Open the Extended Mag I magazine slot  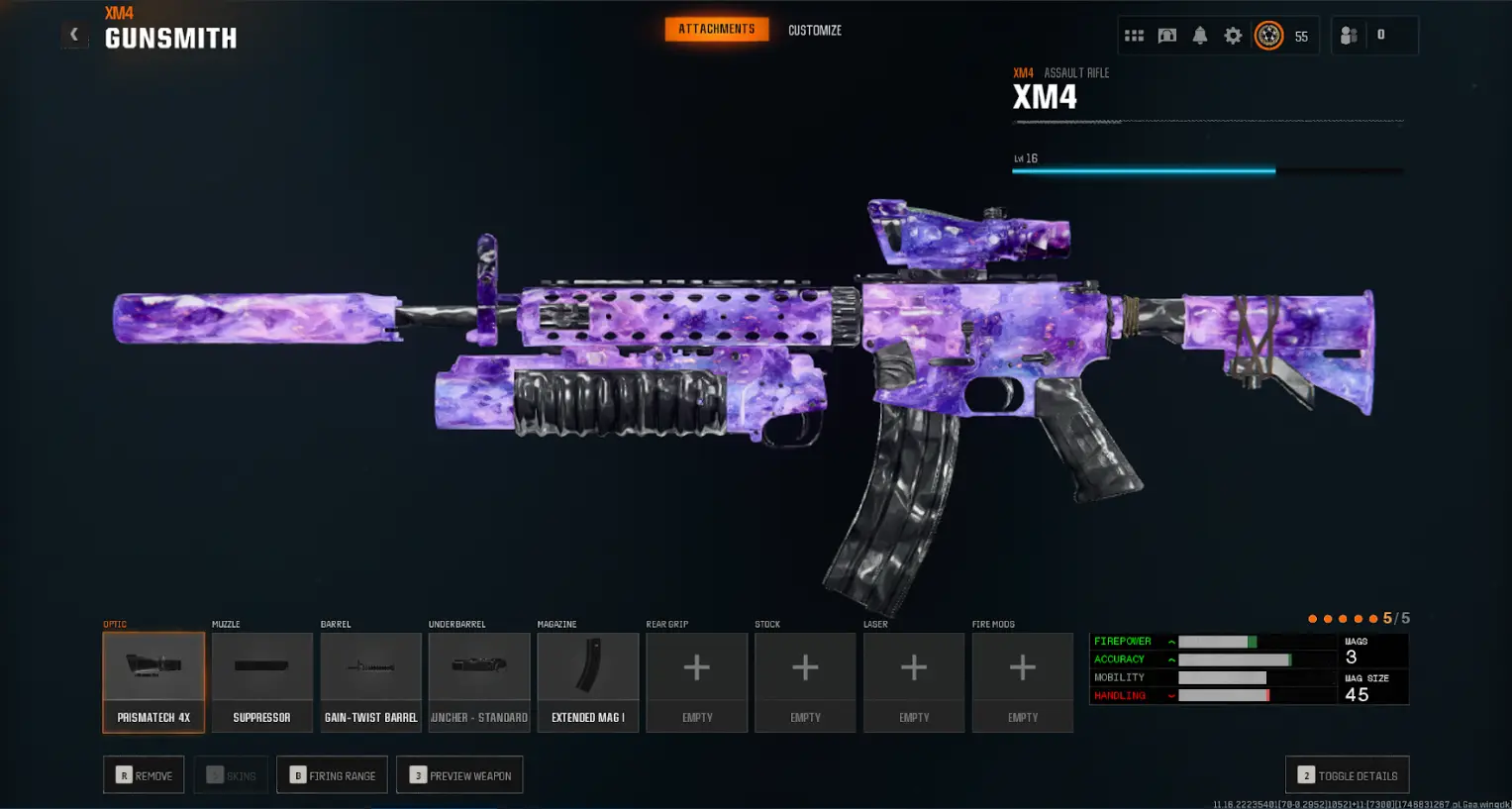click(x=587, y=682)
